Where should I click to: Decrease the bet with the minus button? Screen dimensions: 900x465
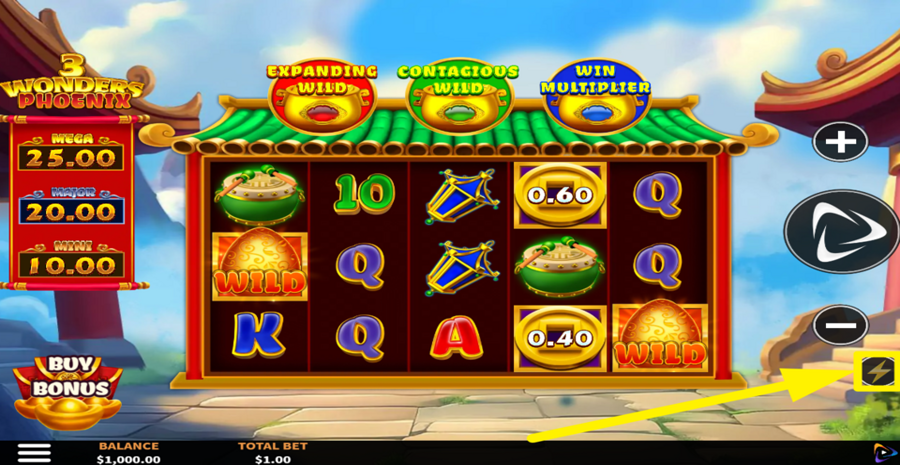tap(840, 325)
